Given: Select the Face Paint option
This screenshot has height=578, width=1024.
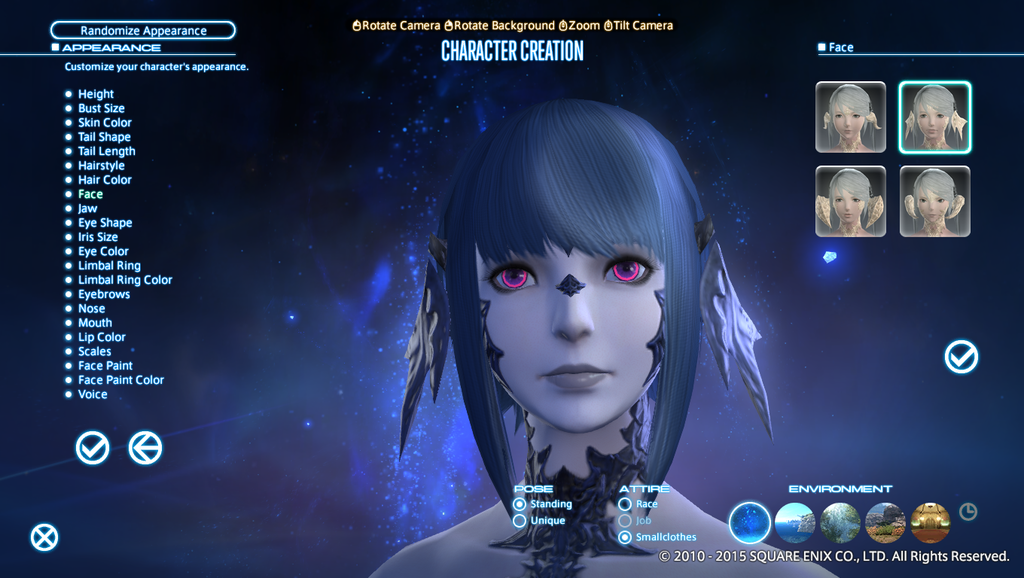Looking at the screenshot, I should (x=105, y=366).
